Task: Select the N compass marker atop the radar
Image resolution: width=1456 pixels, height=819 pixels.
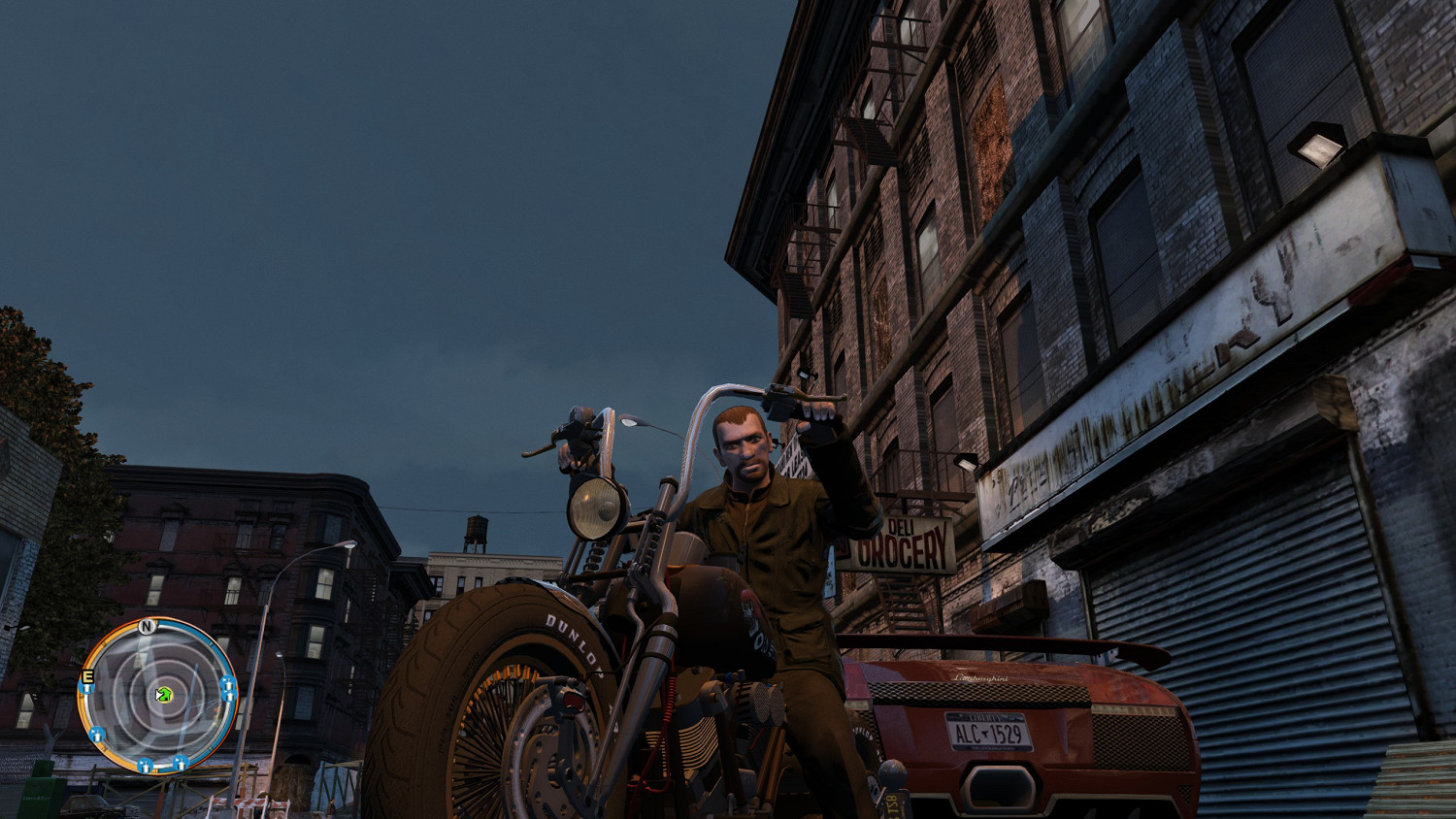Action: [x=146, y=626]
